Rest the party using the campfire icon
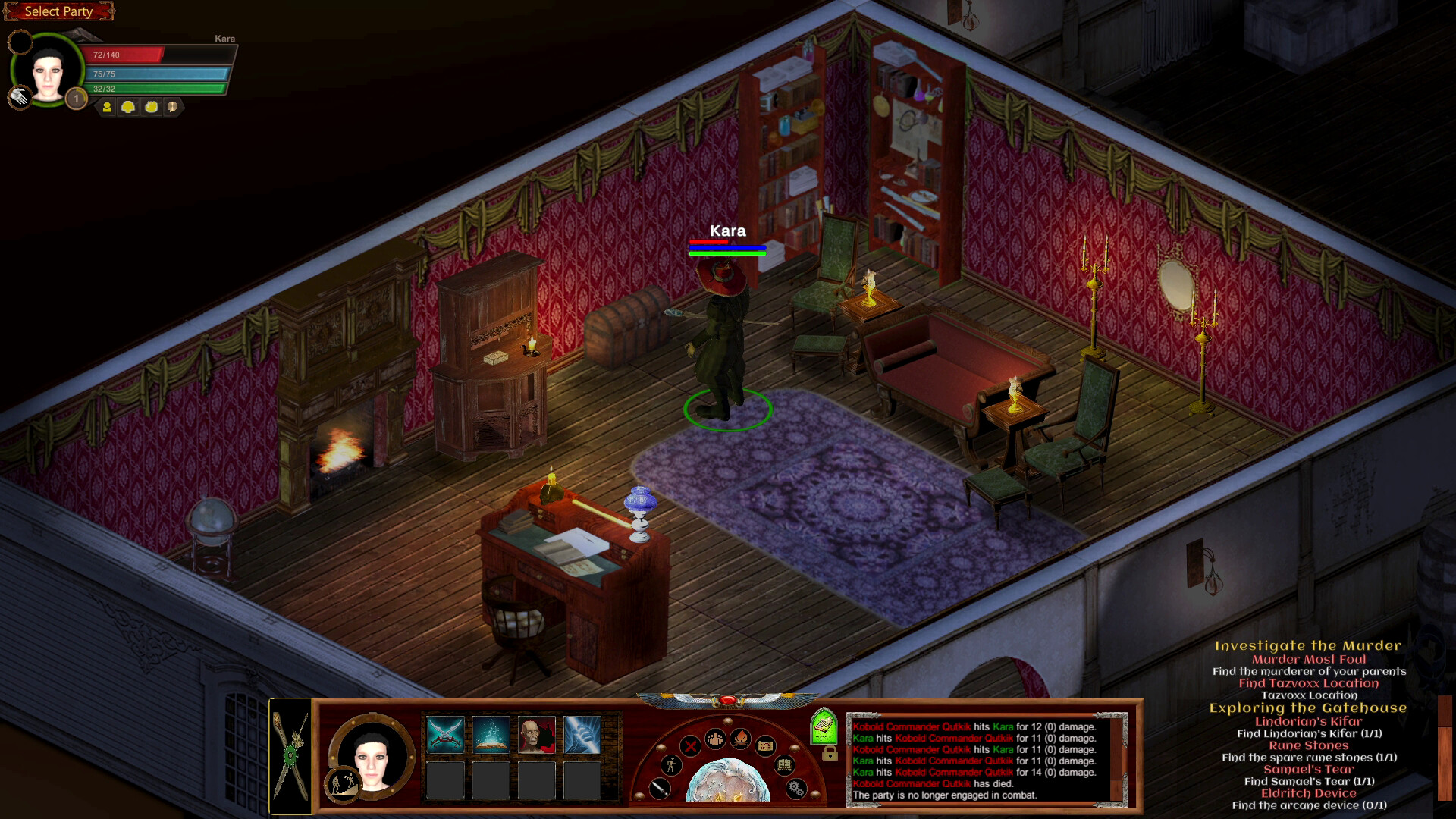 click(741, 739)
